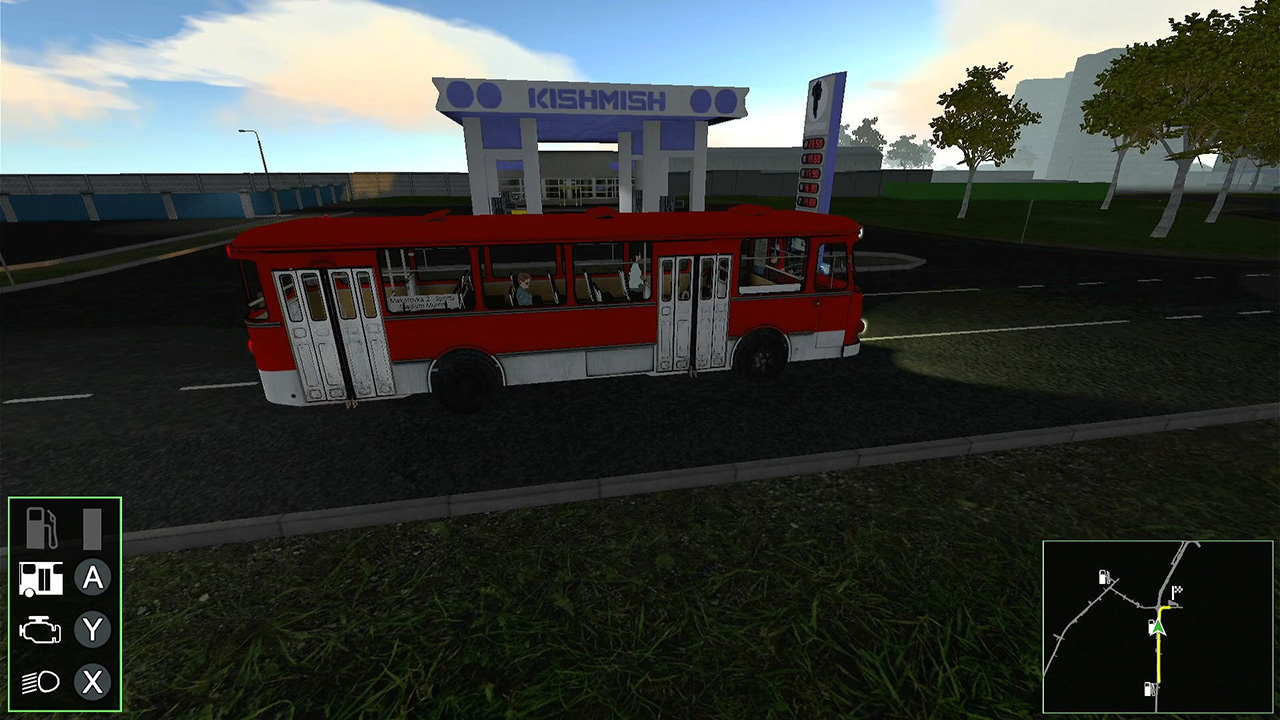
Task: Click the checkered flag destination marker on minimap
Action: coord(1177,592)
